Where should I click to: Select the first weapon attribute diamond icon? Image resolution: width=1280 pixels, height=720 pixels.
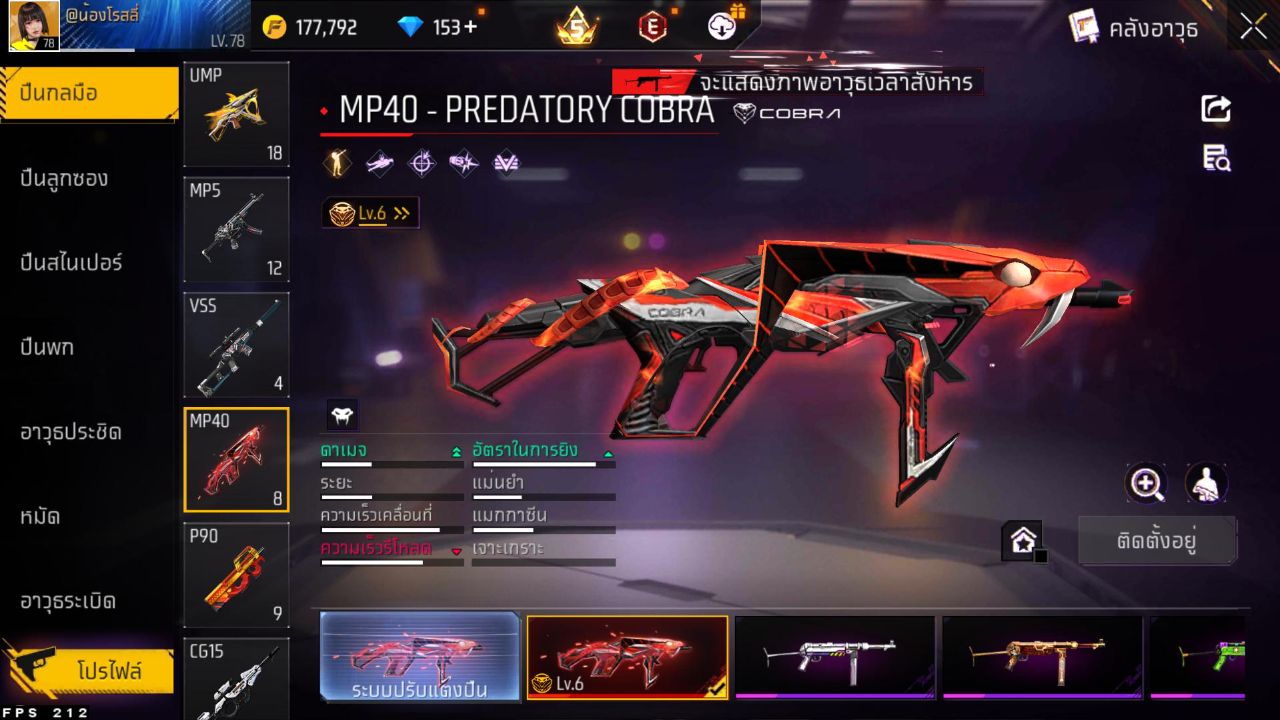click(x=336, y=162)
